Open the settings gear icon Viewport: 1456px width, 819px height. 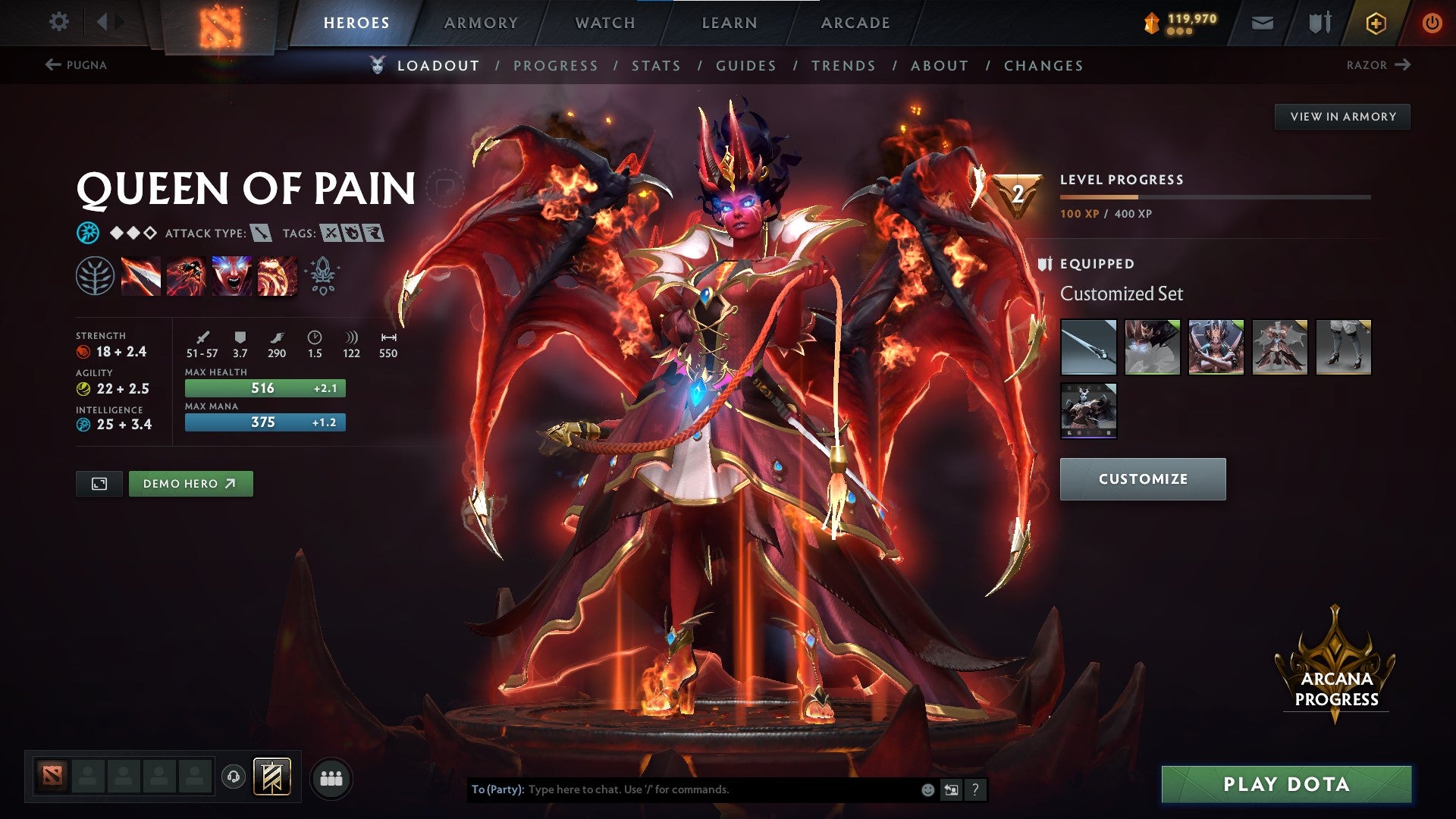pyautogui.click(x=58, y=22)
